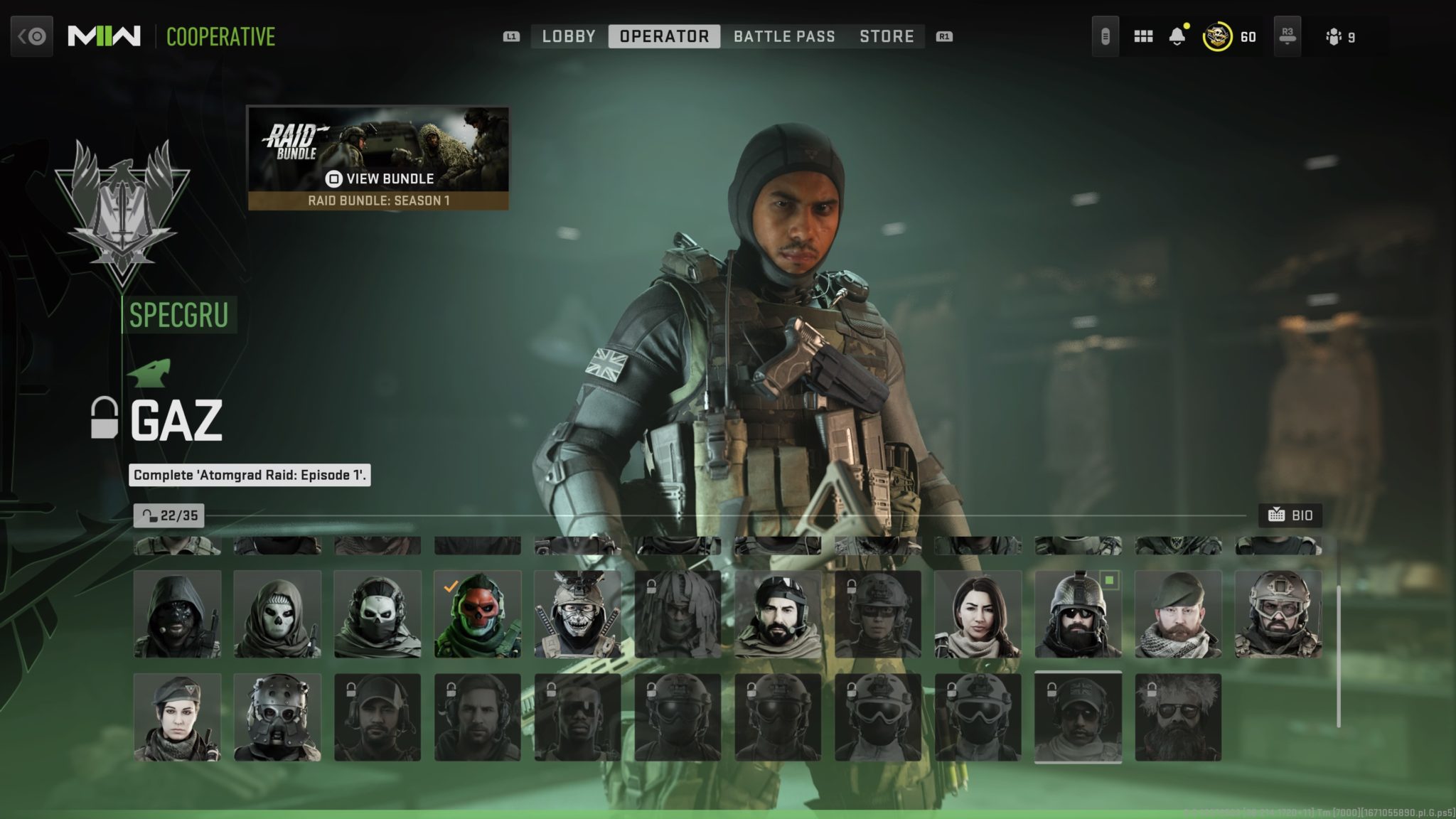1456x819 pixels.
Task: Click the green square indicator on the helmeted operator
Action: click(x=1109, y=581)
